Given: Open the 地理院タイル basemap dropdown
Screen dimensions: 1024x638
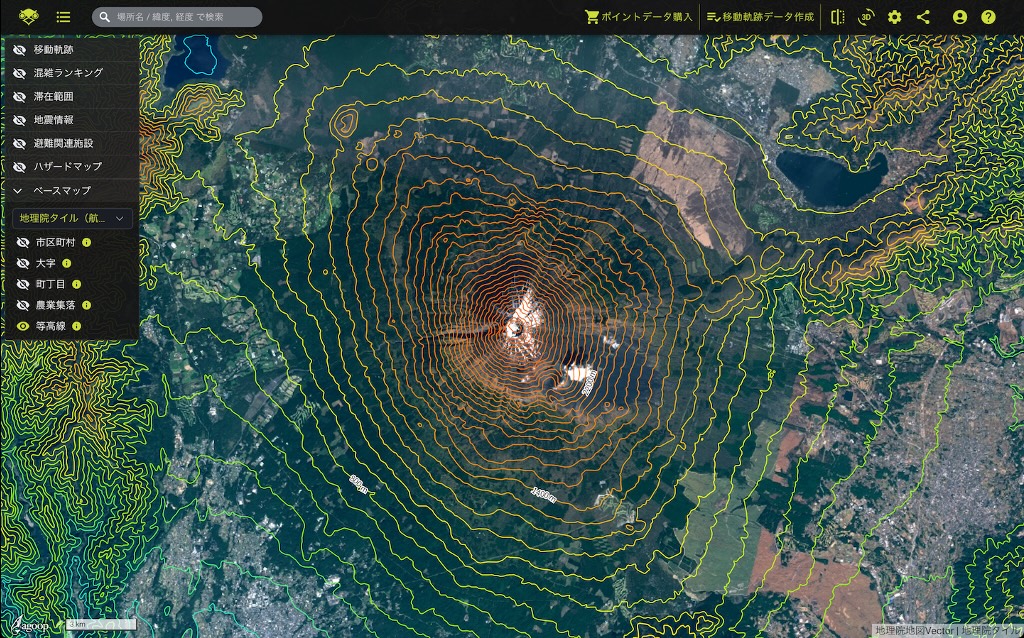Looking at the screenshot, I should click(71, 218).
